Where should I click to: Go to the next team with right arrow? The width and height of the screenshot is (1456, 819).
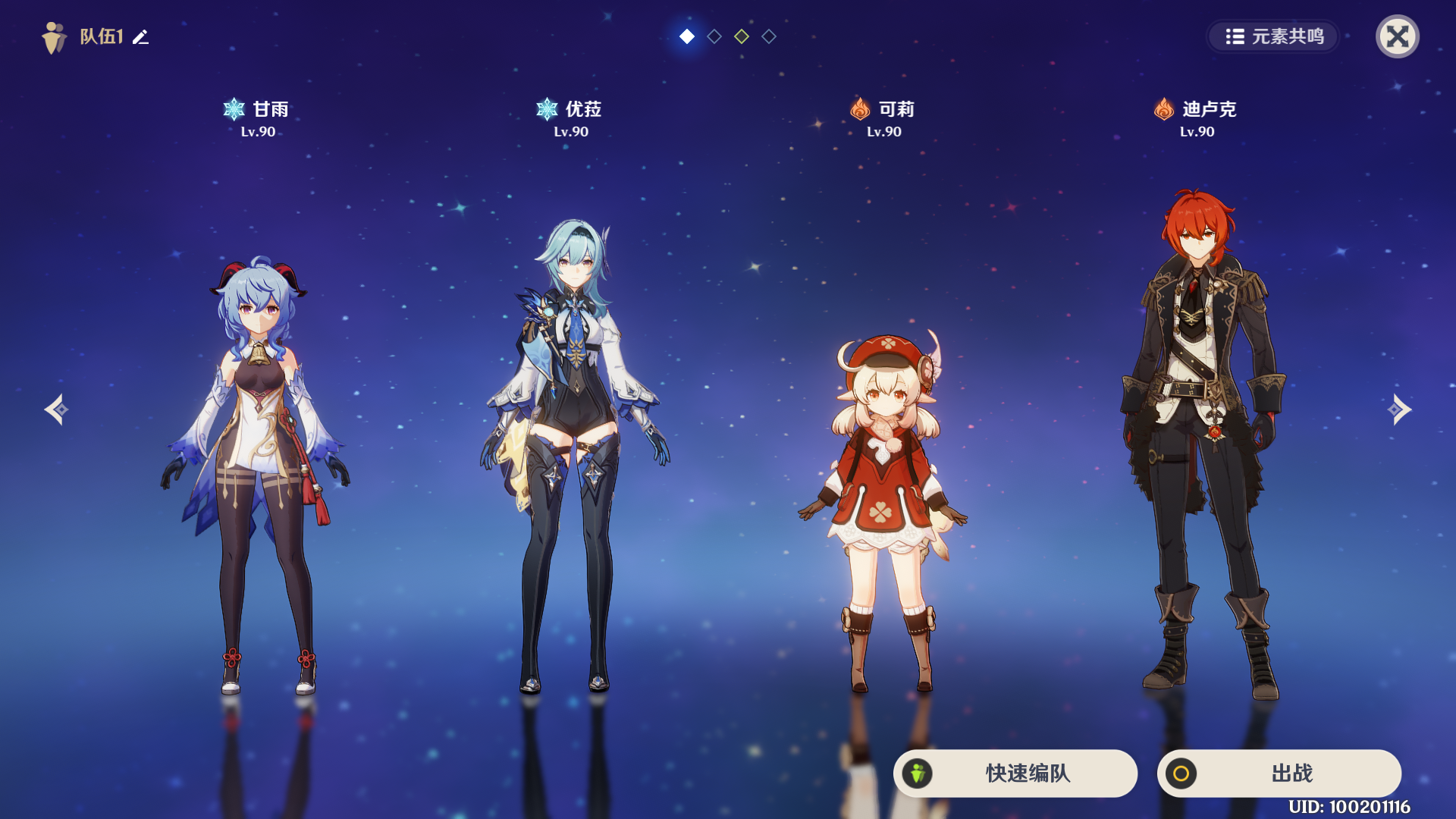(1399, 409)
